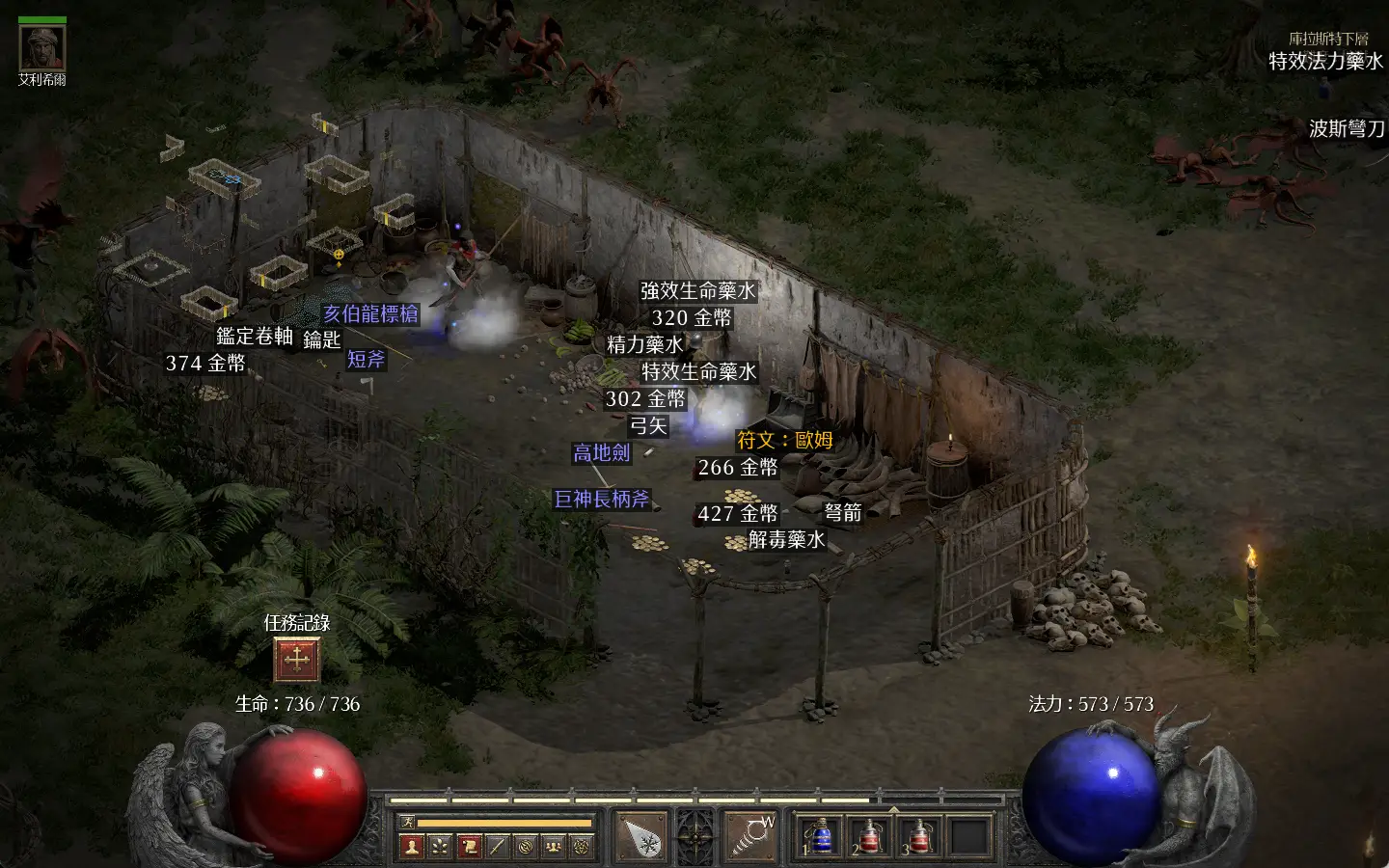Click the two-people party icon
The width and height of the screenshot is (1389, 868).
coord(554,847)
